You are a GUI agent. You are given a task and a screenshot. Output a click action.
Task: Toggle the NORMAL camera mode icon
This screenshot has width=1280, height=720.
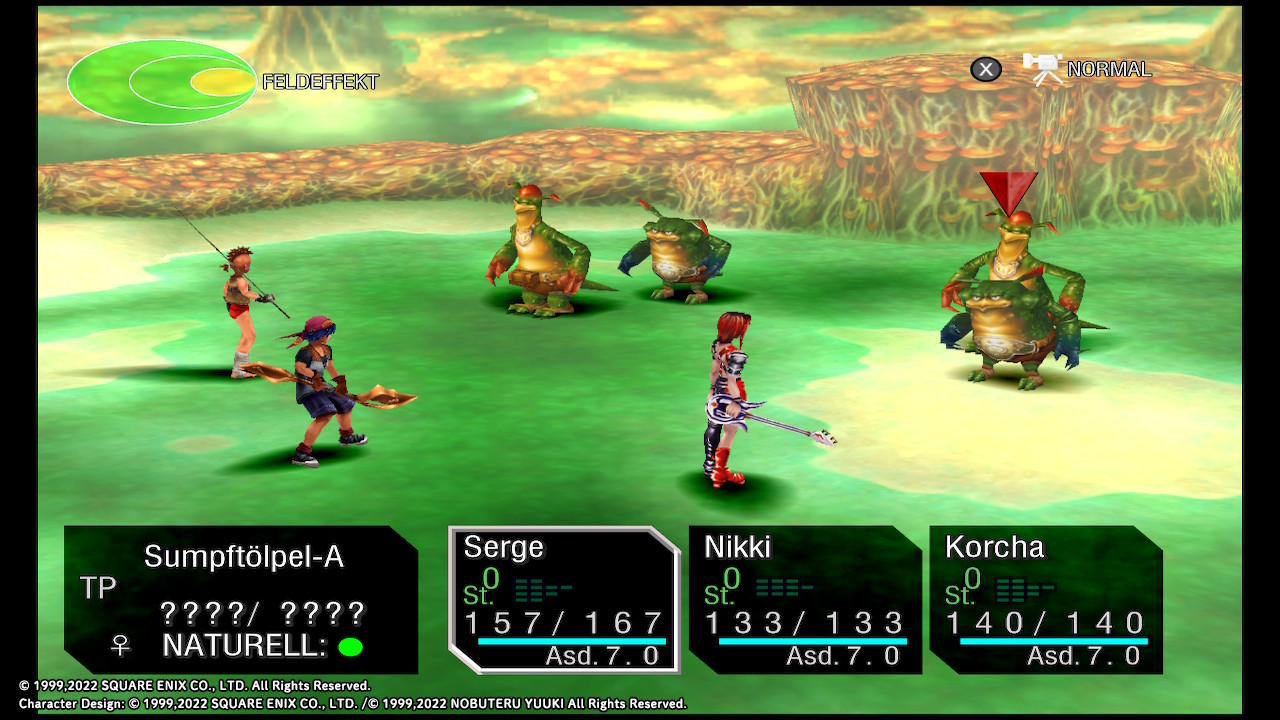point(1043,69)
